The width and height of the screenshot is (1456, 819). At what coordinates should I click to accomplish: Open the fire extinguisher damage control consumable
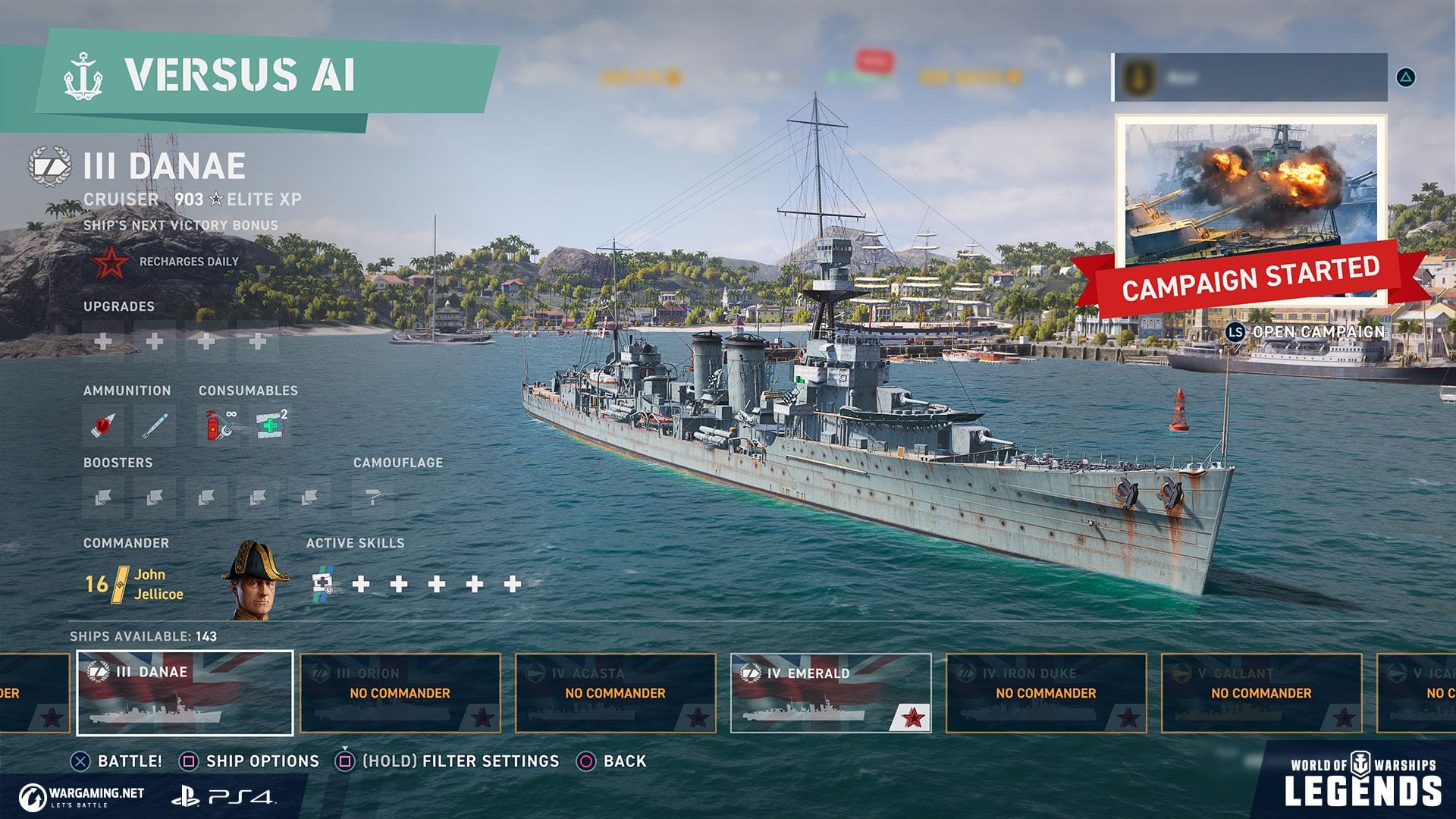tap(218, 425)
